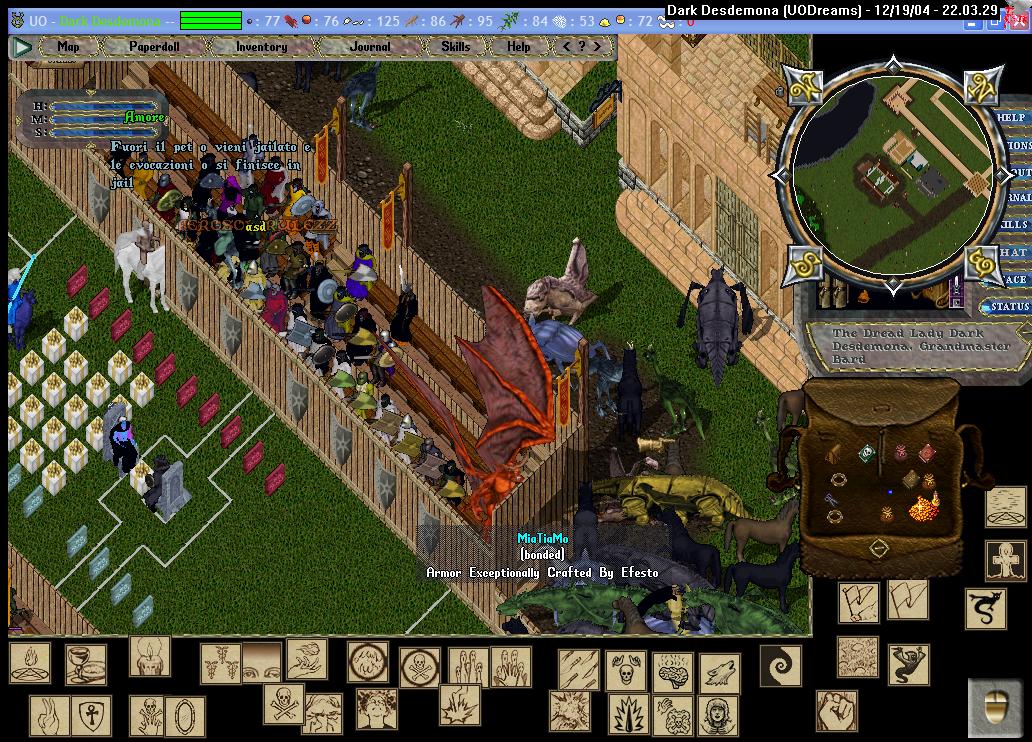Image resolution: width=1032 pixels, height=742 pixels.
Task: Select the green skull book in backpack
Action: pos(866,453)
